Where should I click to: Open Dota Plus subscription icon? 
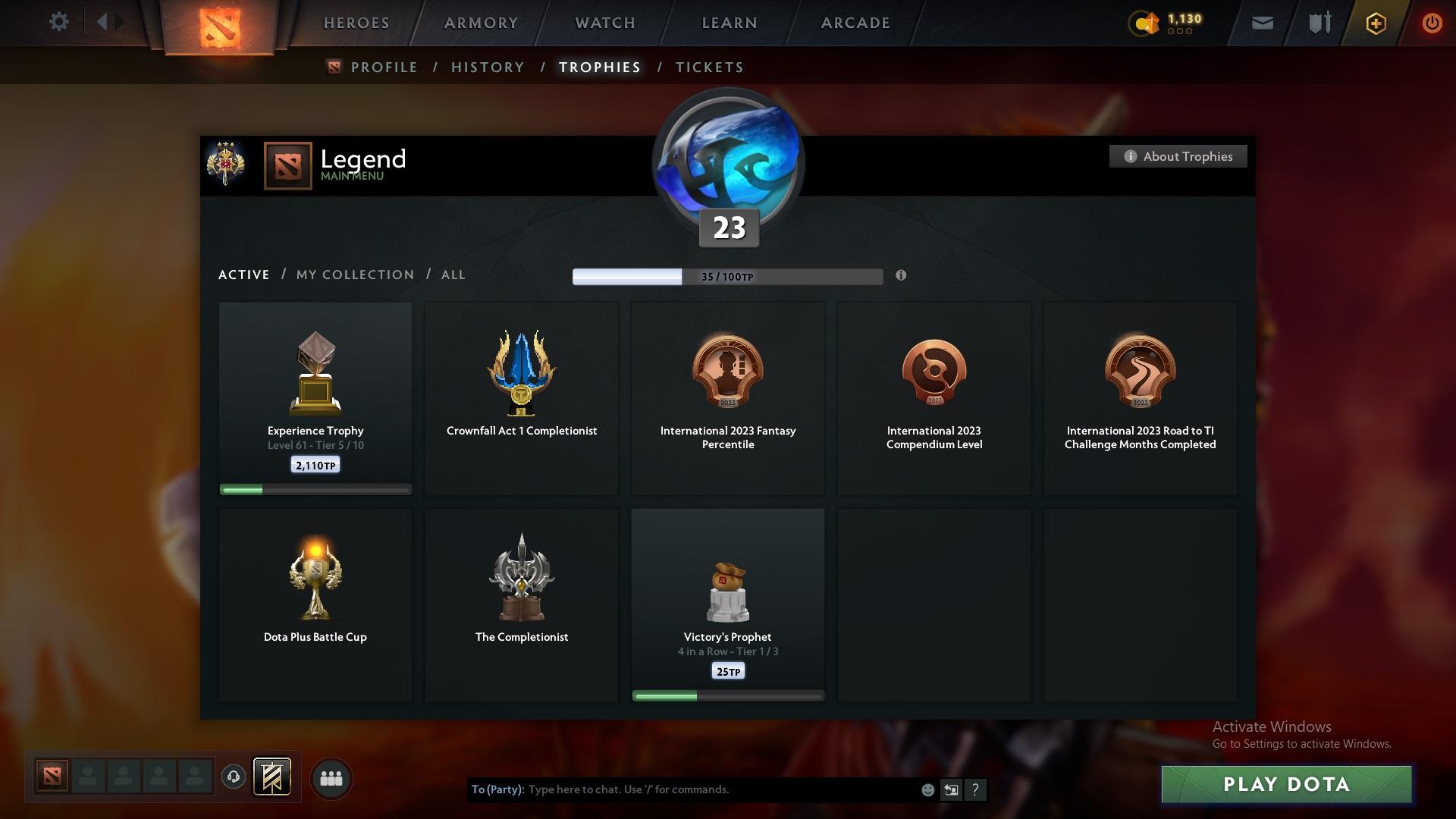(1375, 23)
